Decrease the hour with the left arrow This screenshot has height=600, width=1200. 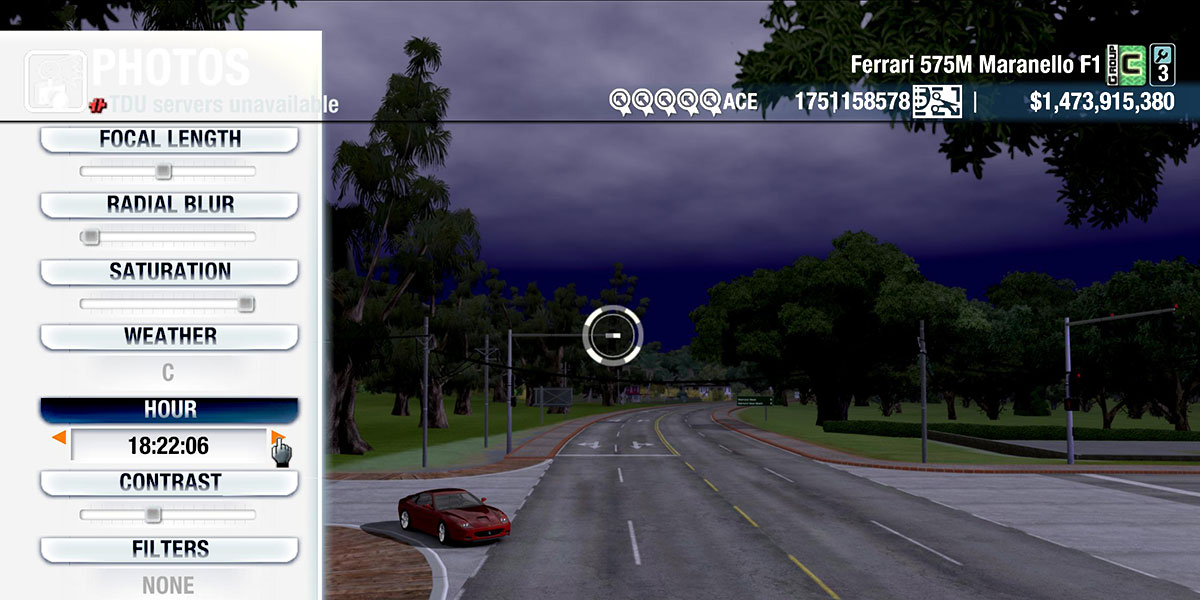pos(60,438)
